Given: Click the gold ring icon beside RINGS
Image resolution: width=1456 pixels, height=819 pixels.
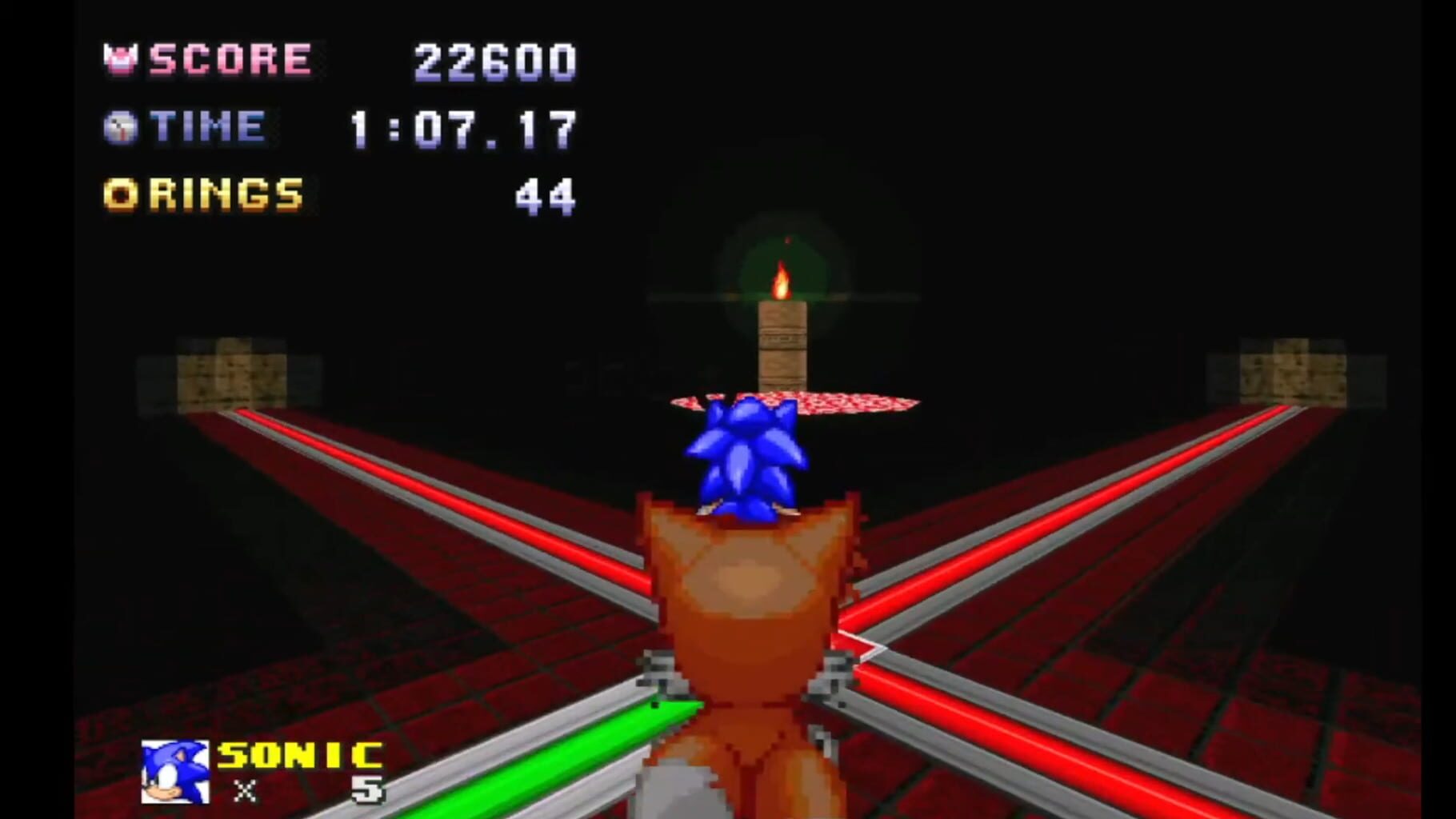Looking at the screenshot, I should 120,191.
